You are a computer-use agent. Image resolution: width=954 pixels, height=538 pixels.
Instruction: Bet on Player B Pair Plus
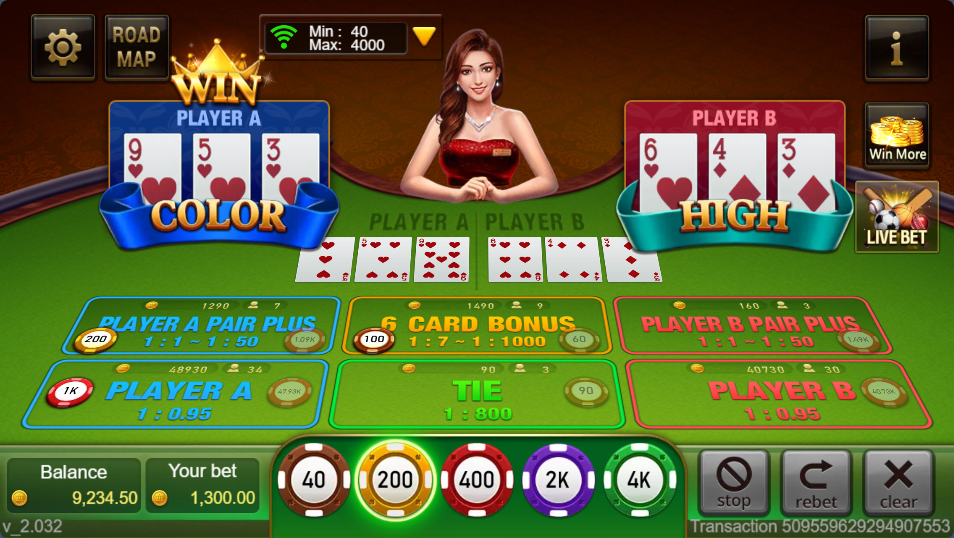[x=750, y=326]
